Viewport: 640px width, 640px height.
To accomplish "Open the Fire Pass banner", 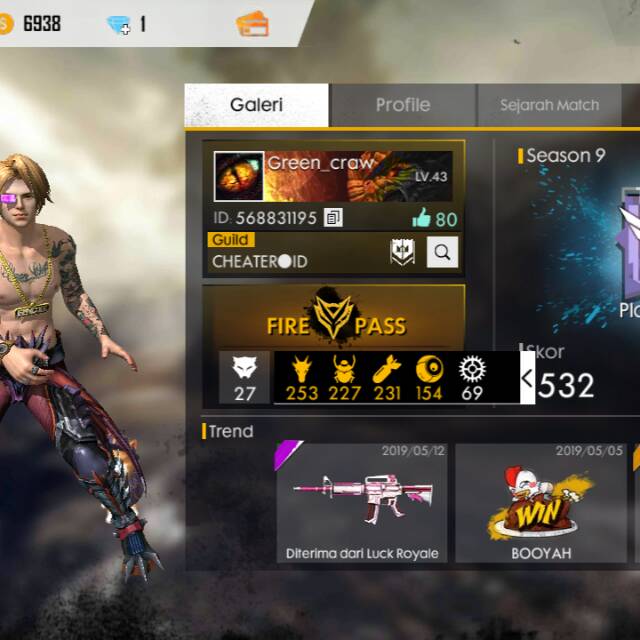I will point(334,317).
